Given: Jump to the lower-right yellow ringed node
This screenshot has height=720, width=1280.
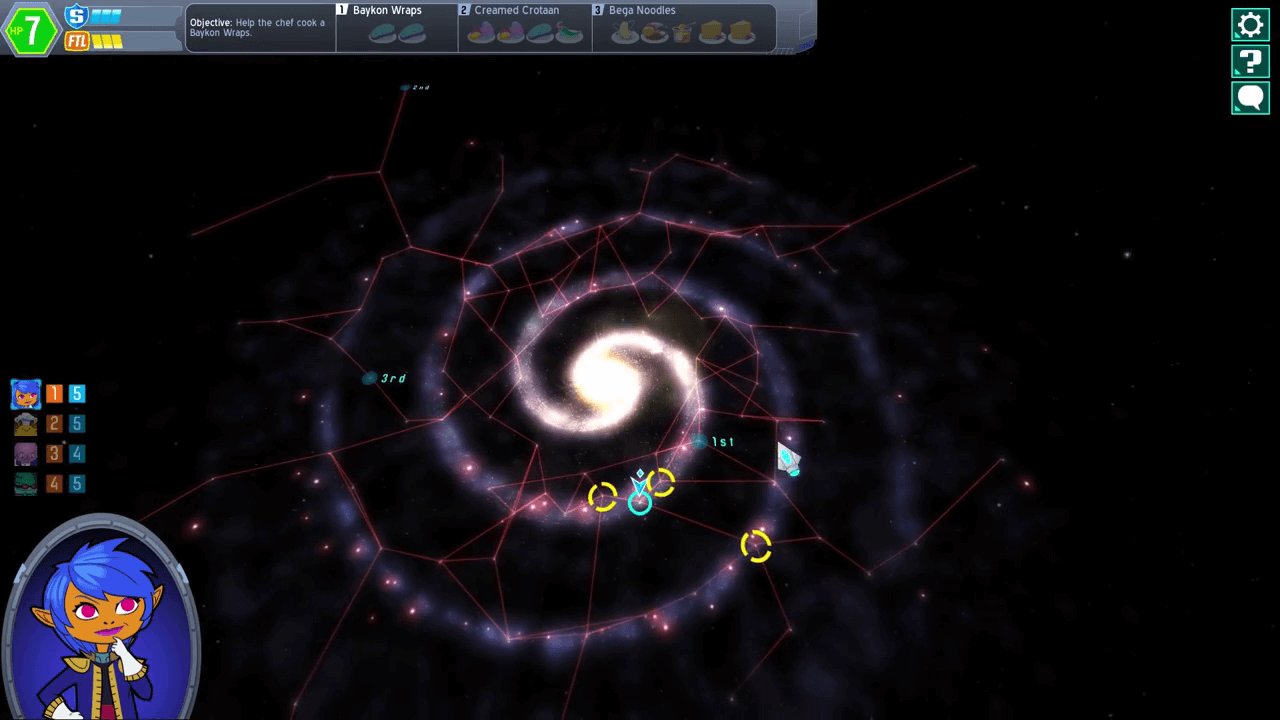Looking at the screenshot, I should coord(756,546).
